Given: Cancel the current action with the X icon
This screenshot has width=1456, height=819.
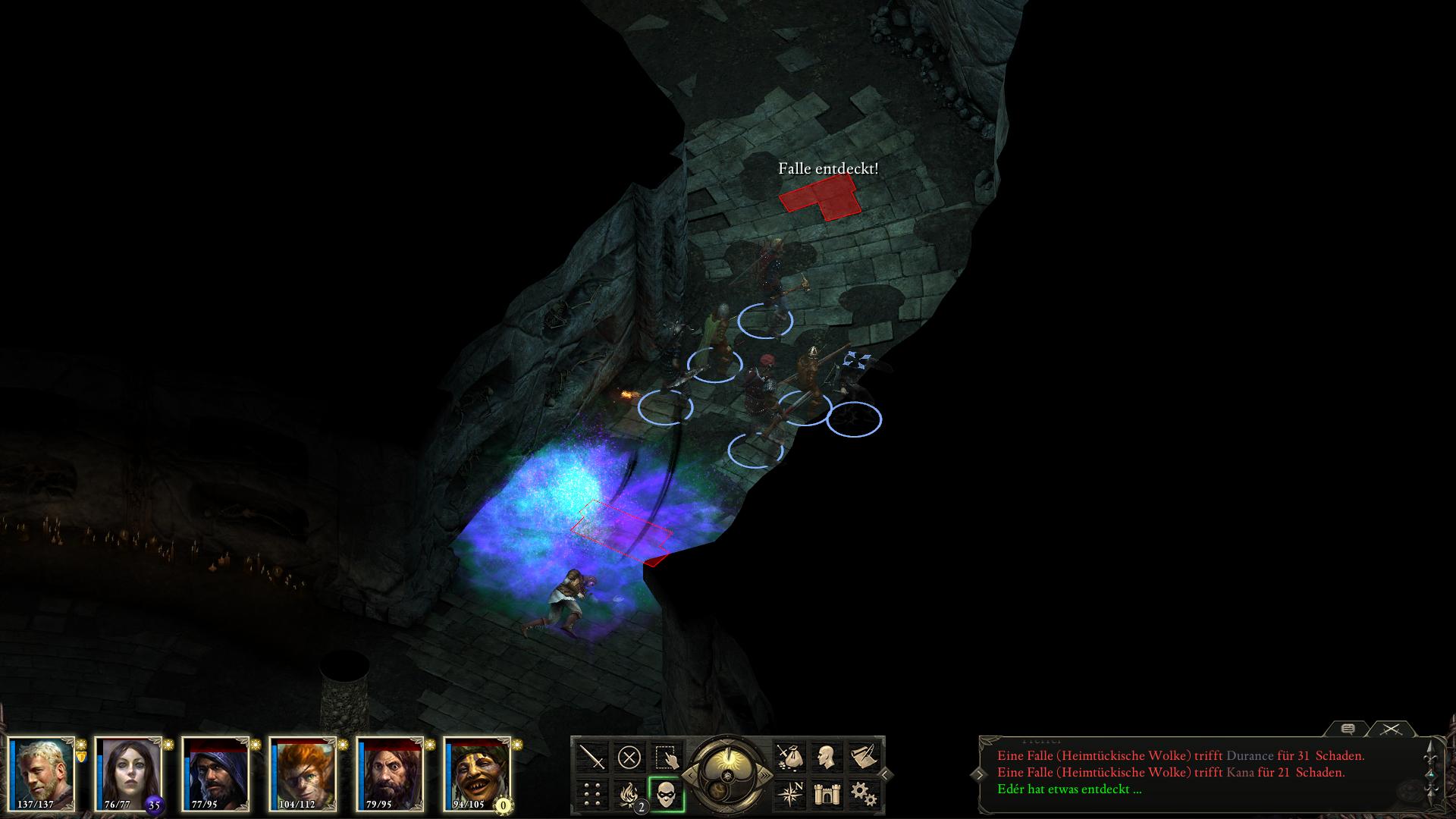Looking at the screenshot, I should [x=629, y=757].
